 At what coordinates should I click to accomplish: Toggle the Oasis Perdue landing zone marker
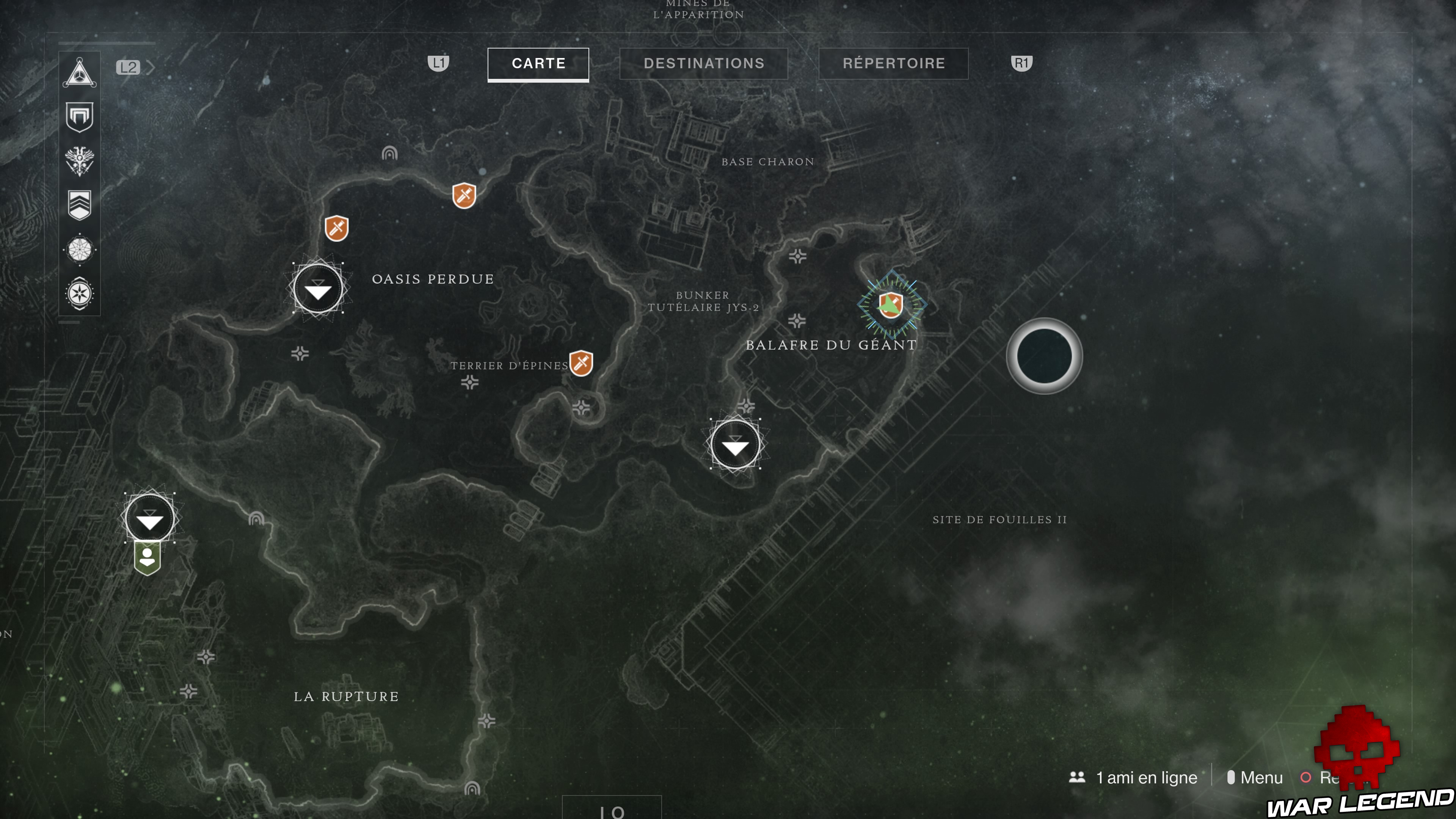(x=318, y=288)
